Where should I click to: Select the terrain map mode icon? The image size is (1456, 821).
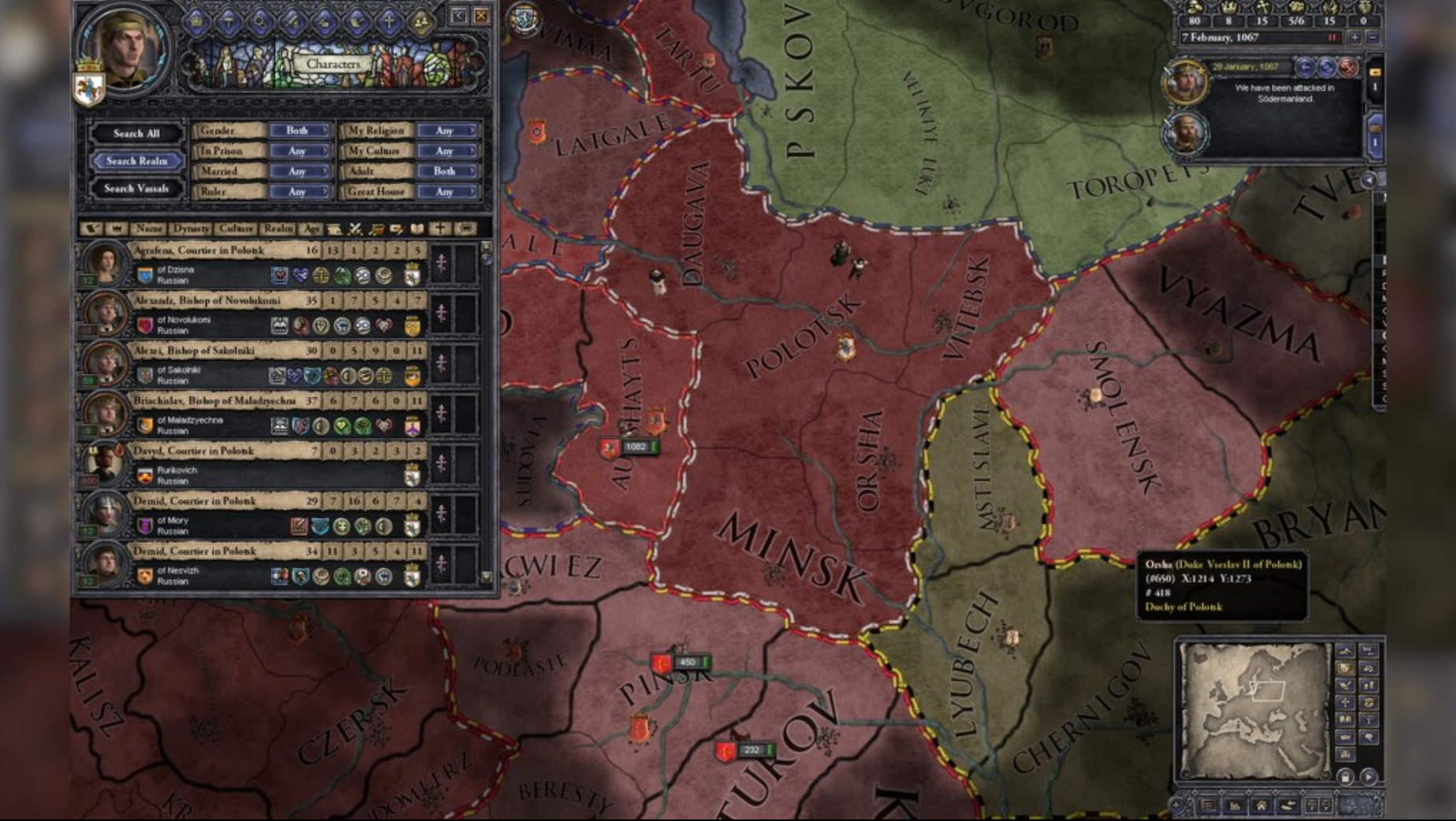tap(1346, 651)
